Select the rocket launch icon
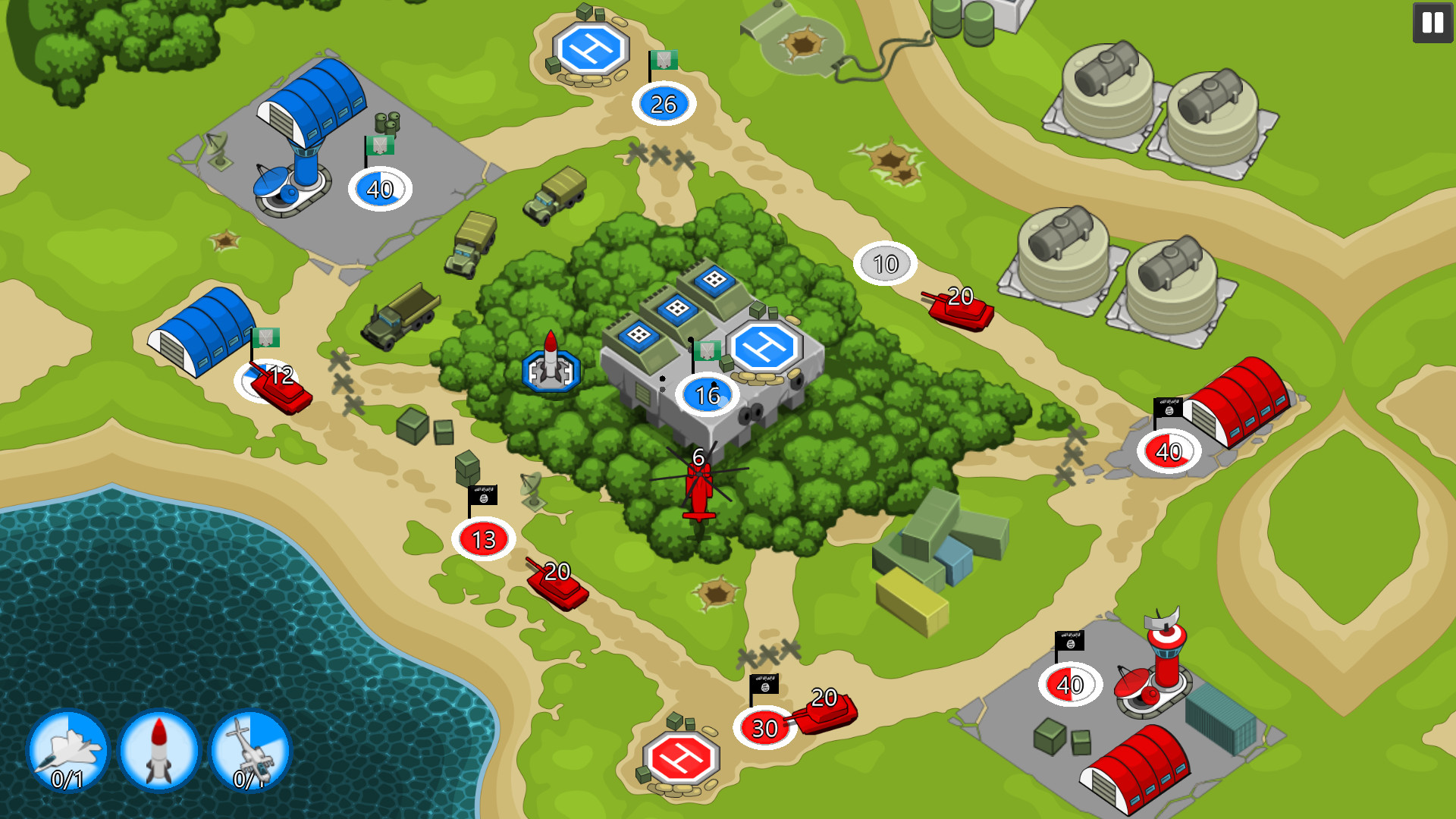Image resolution: width=1456 pixels, height=819 pixels. [x=158, y=751]
